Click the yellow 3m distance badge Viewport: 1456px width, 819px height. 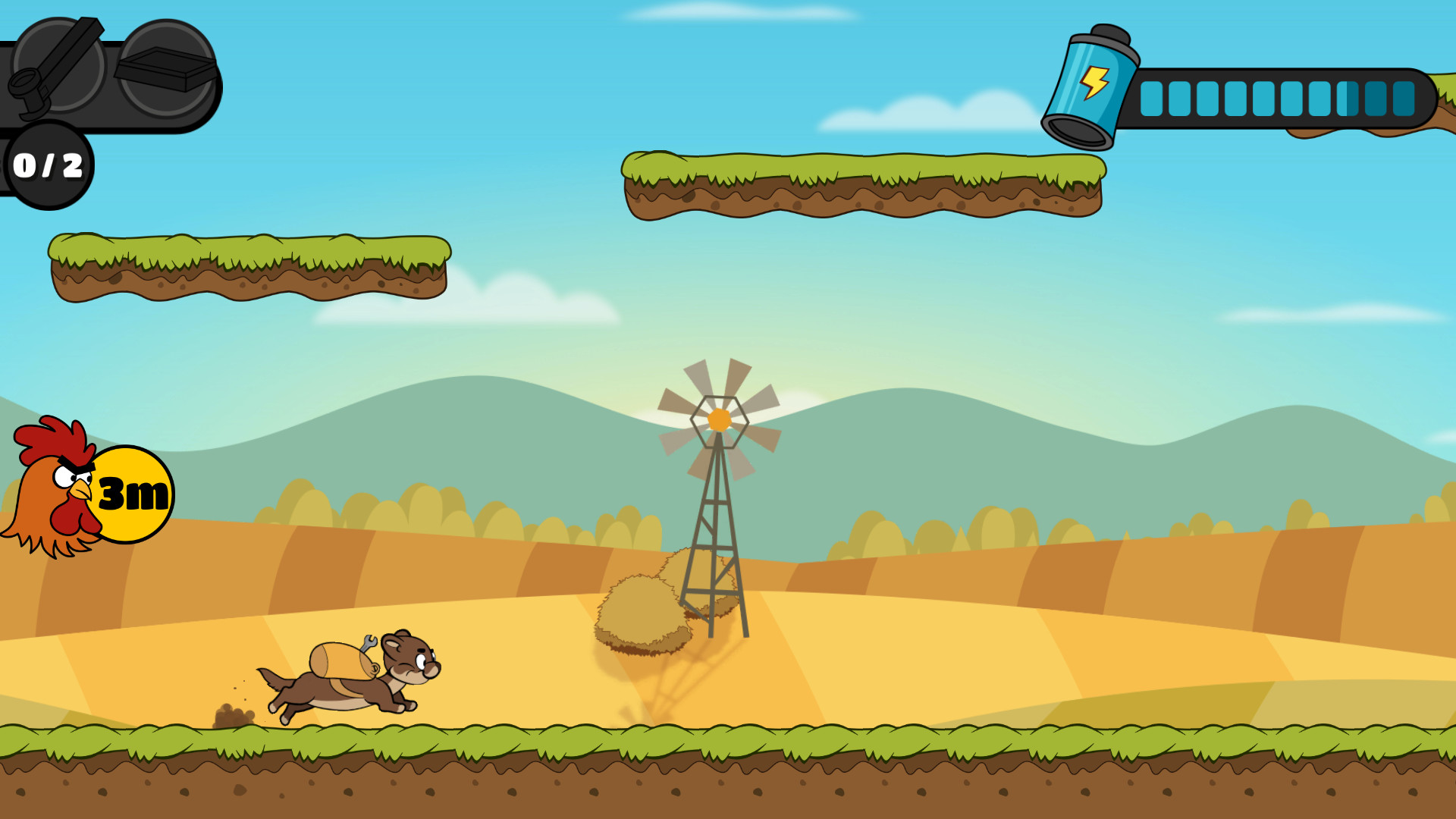(x=136, y=493)
